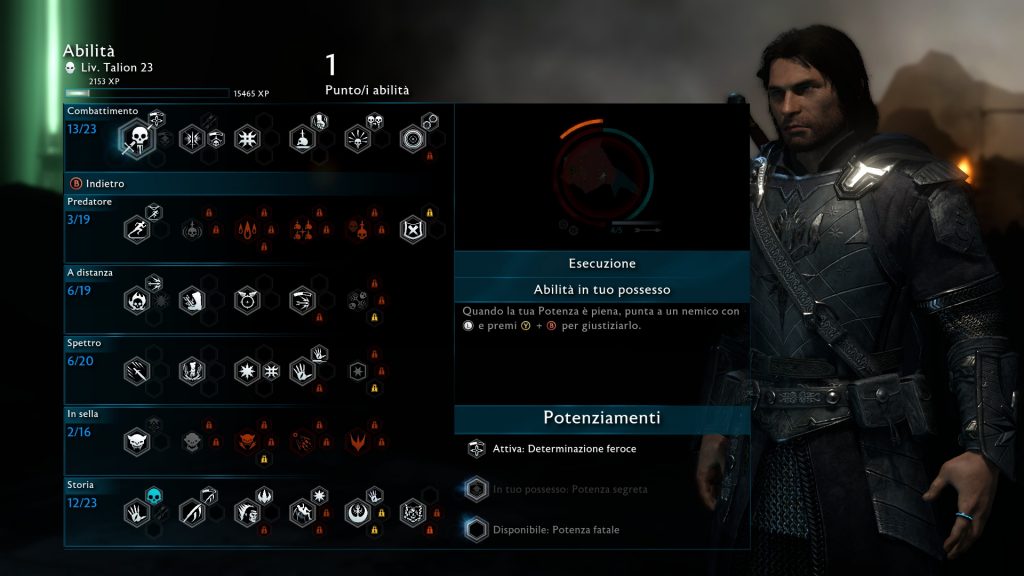
Task: Open the In sella skill category
Action: pos(84,412)
